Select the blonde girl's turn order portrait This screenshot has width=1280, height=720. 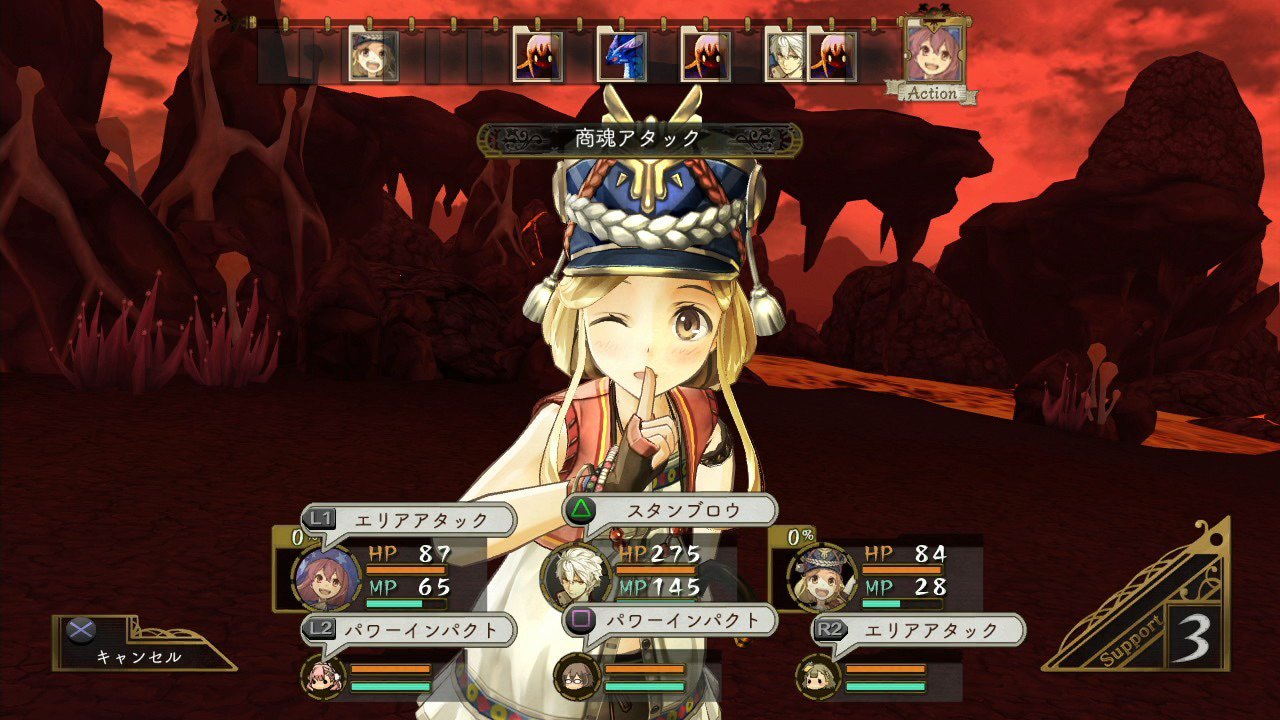point(373,55)
